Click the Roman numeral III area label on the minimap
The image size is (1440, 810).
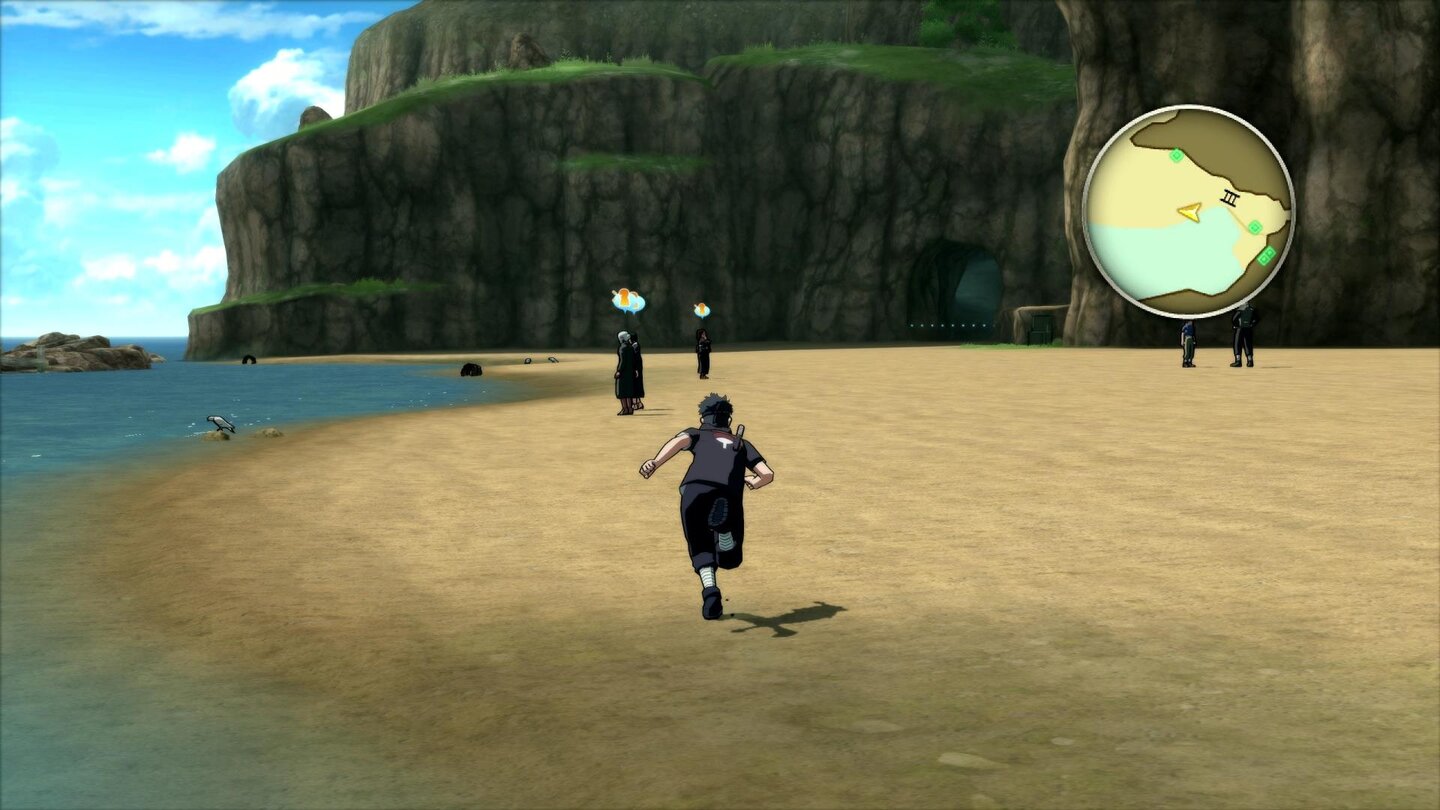[1229, 198]
